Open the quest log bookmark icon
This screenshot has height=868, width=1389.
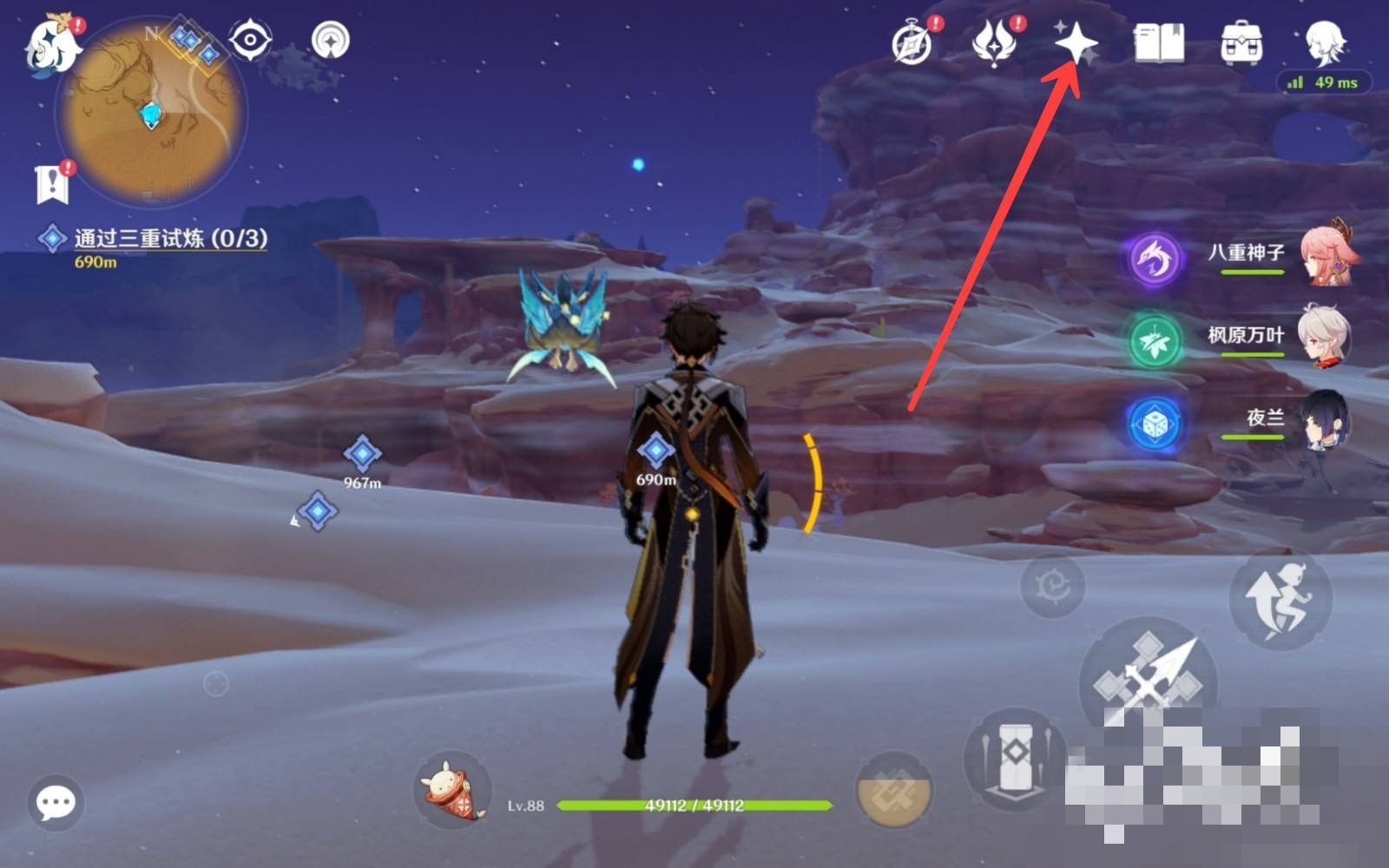54,182
